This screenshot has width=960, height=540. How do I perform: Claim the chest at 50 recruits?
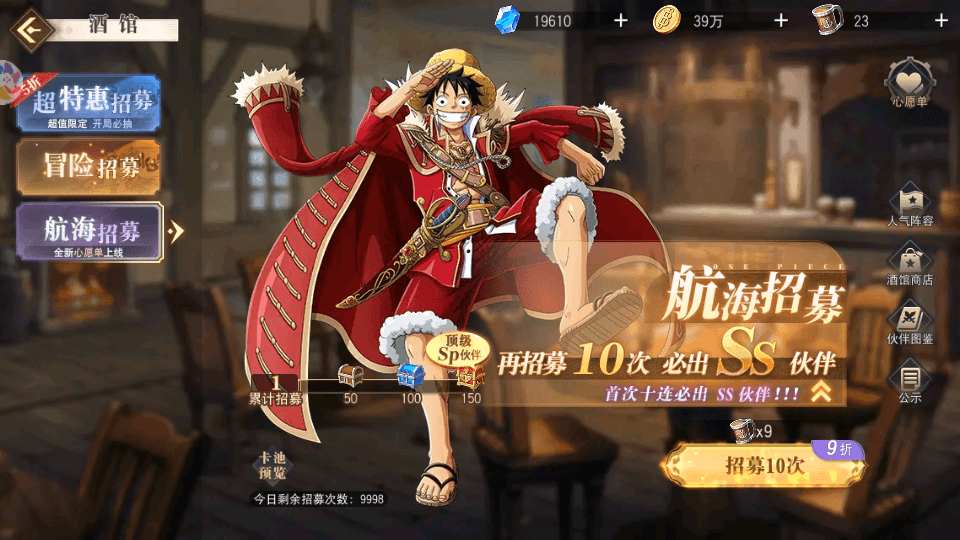(x=351, y=378)
